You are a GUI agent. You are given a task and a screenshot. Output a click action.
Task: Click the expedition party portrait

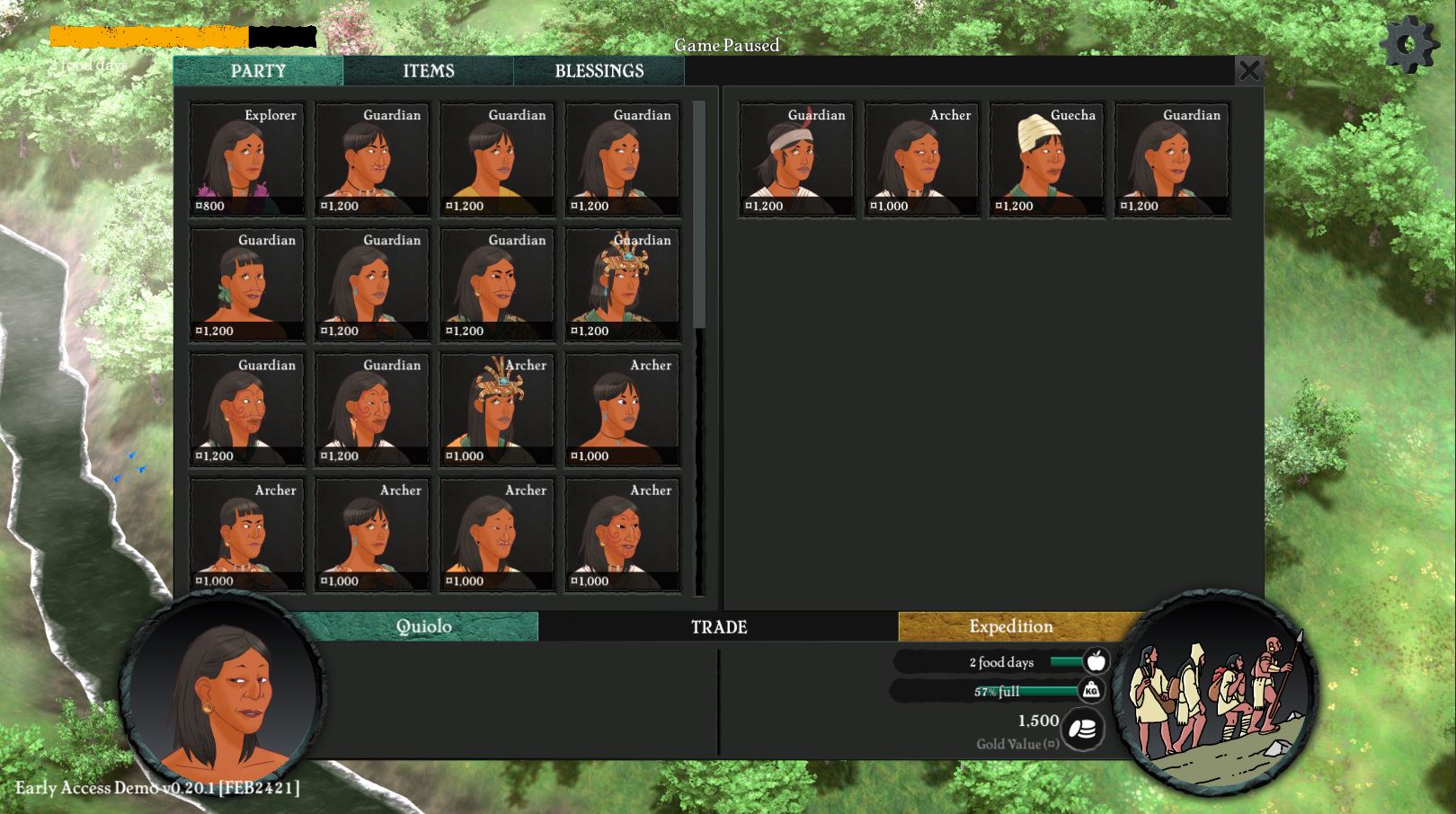click(1215, 692)
